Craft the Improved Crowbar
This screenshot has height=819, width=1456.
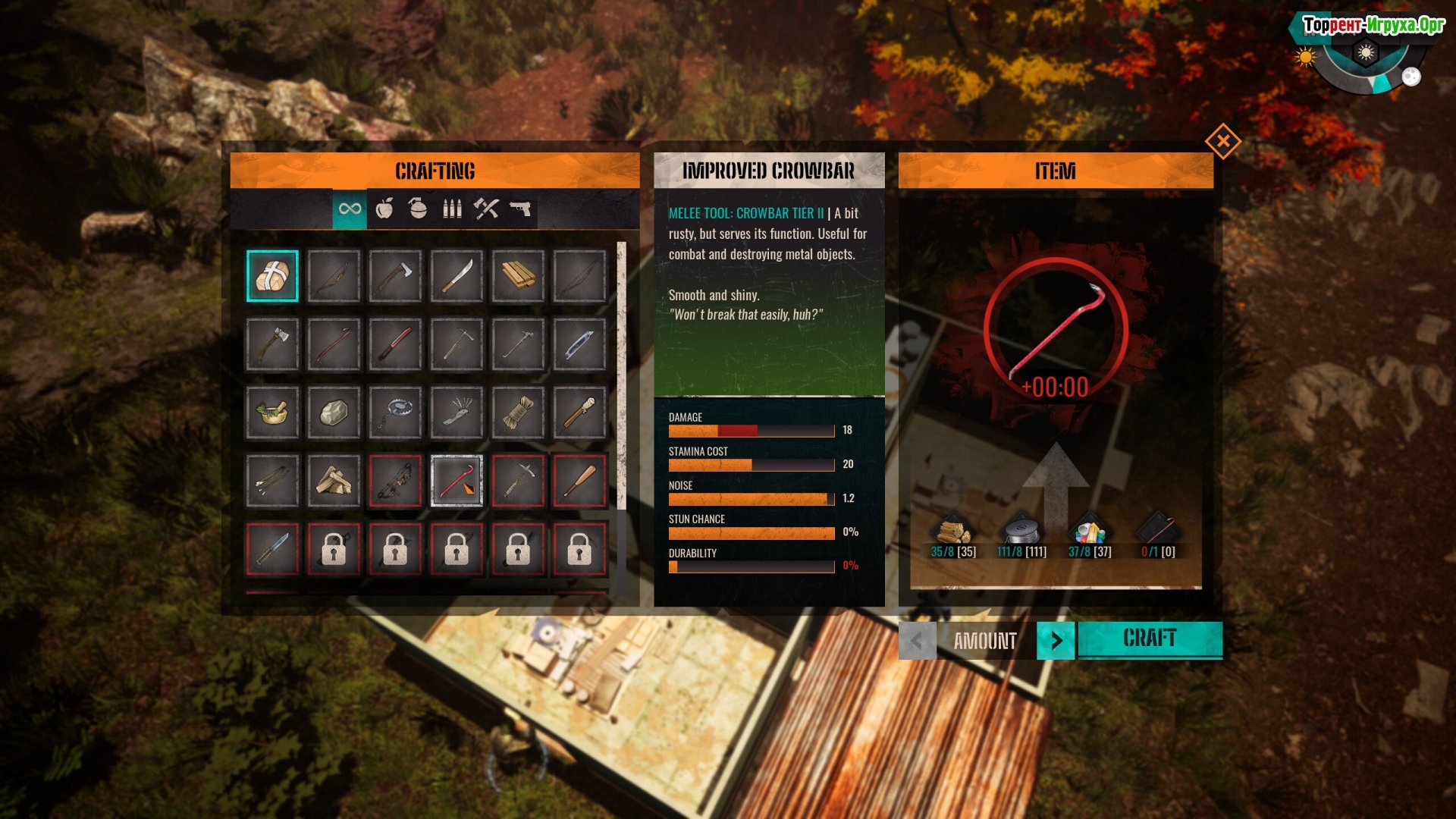pos(1150,639)
